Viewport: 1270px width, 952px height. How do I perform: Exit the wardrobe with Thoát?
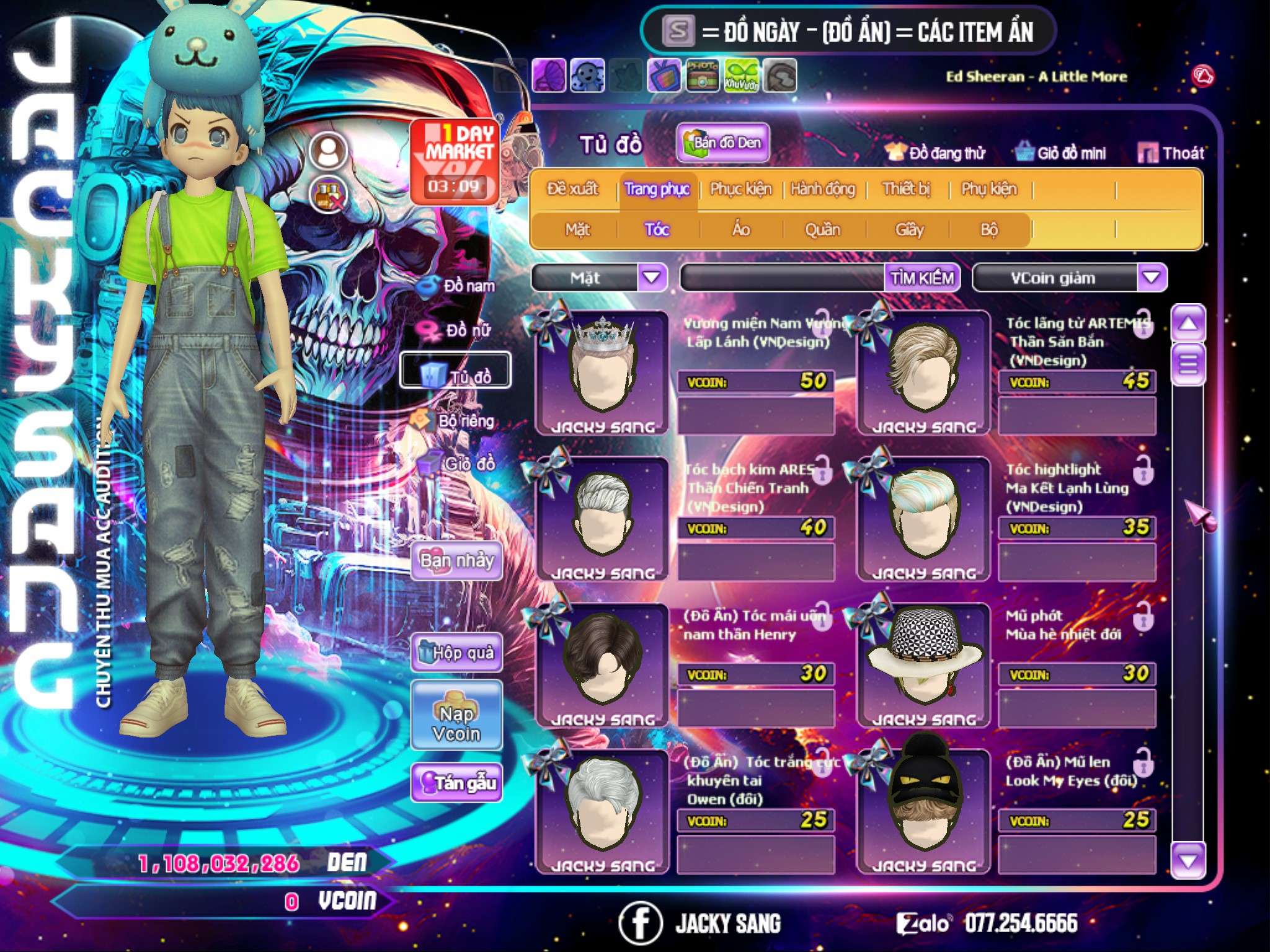(1171, 153)
